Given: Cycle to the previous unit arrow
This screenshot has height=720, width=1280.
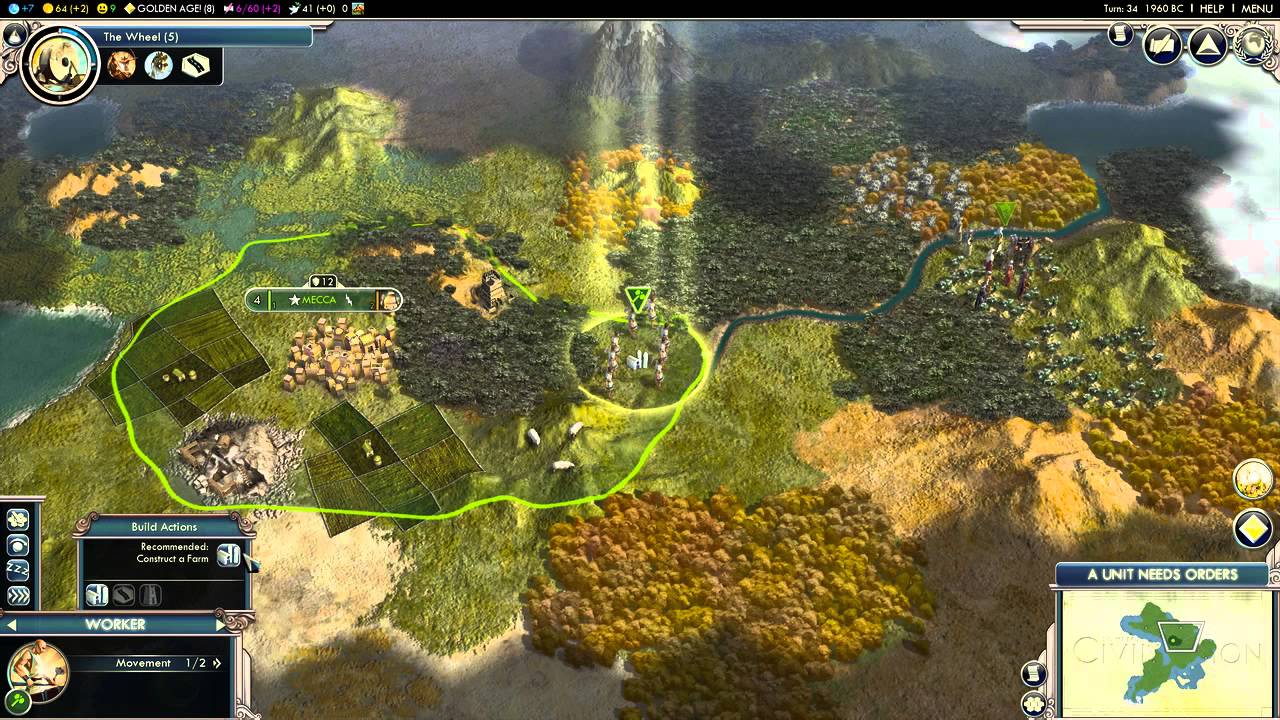Looking at the screenshot, I should tap(12, 625).
